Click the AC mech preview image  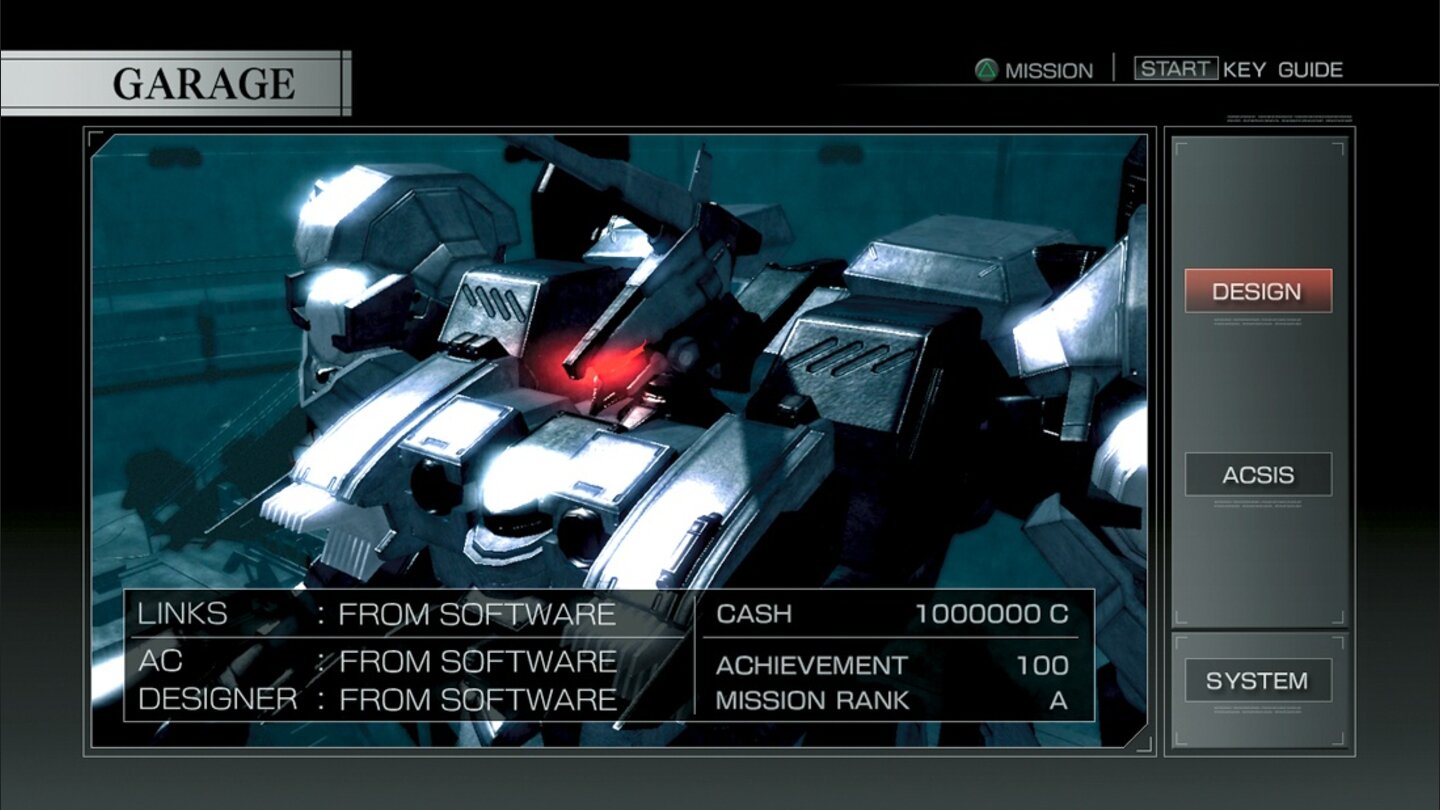coord(600,350)
